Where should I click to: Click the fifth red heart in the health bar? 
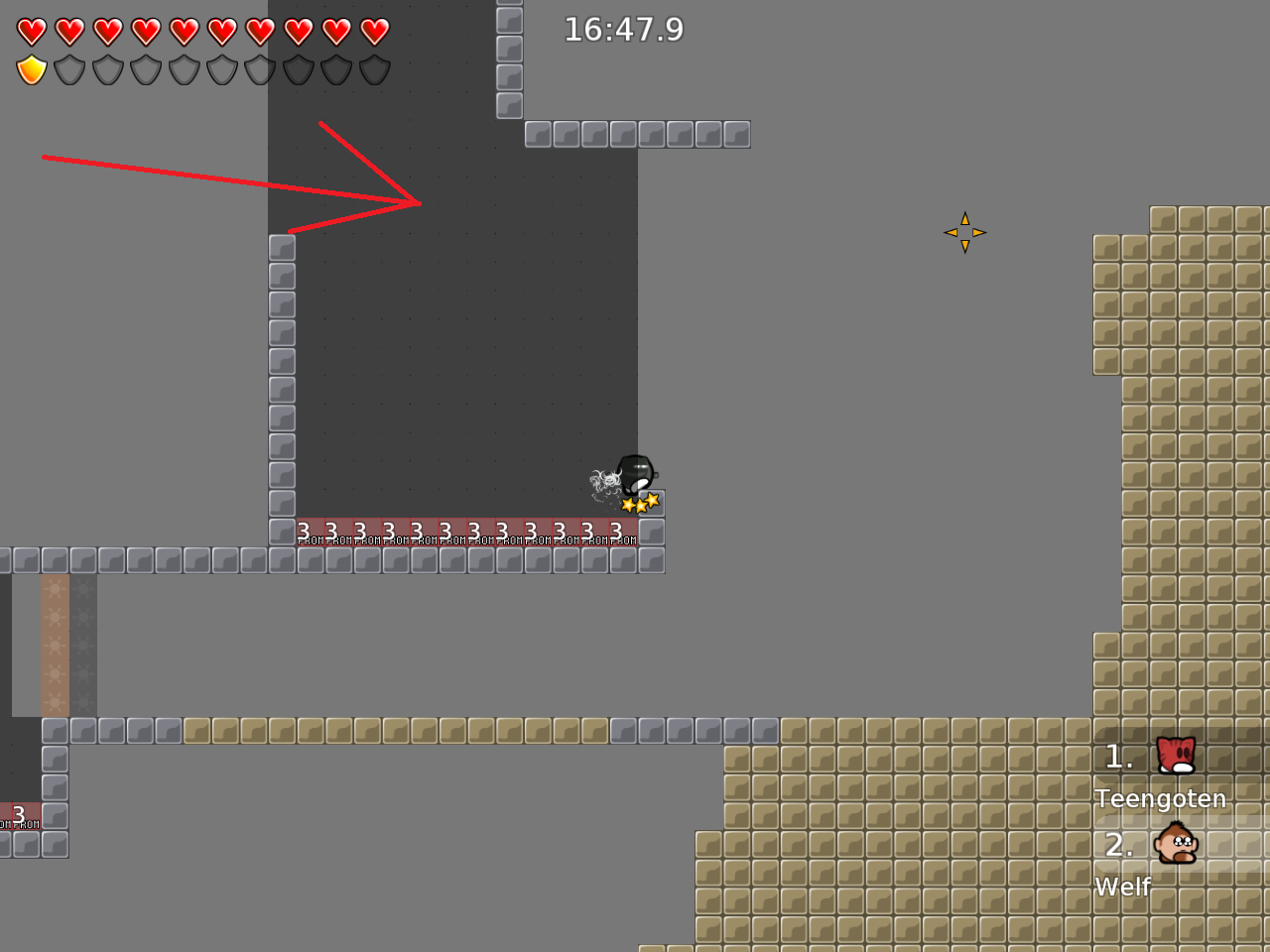coord(185,31)
